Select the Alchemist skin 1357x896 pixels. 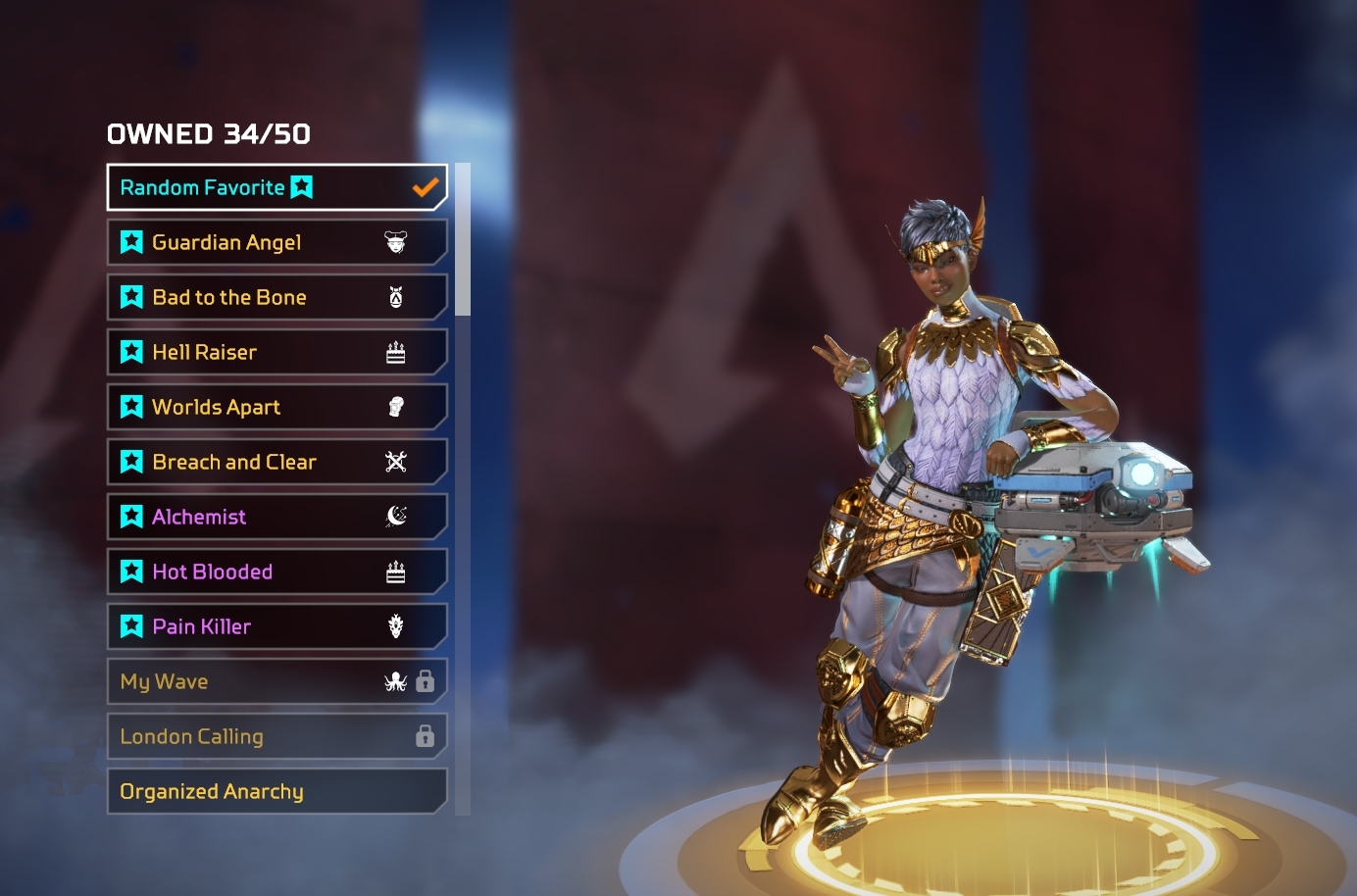click(275, 517)
